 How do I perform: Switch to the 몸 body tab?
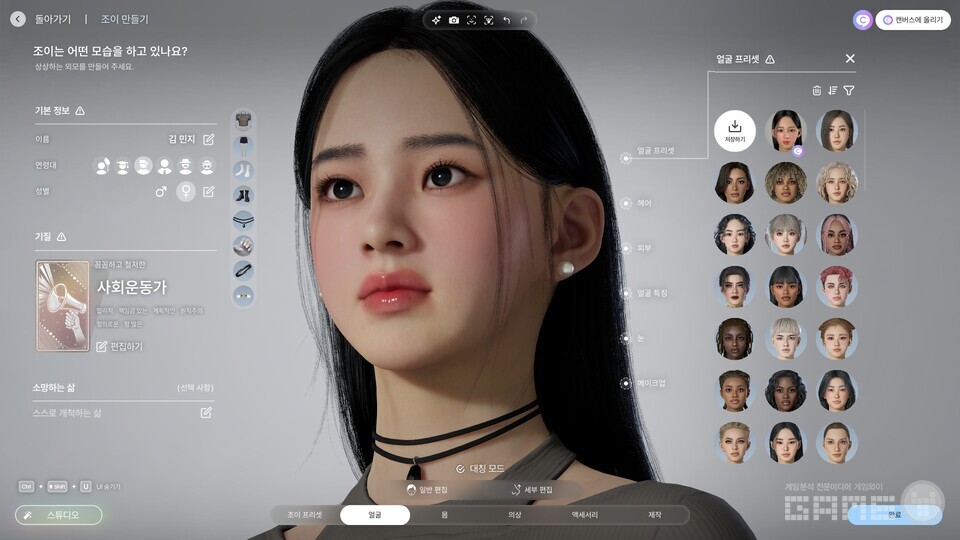click(444, 515)
